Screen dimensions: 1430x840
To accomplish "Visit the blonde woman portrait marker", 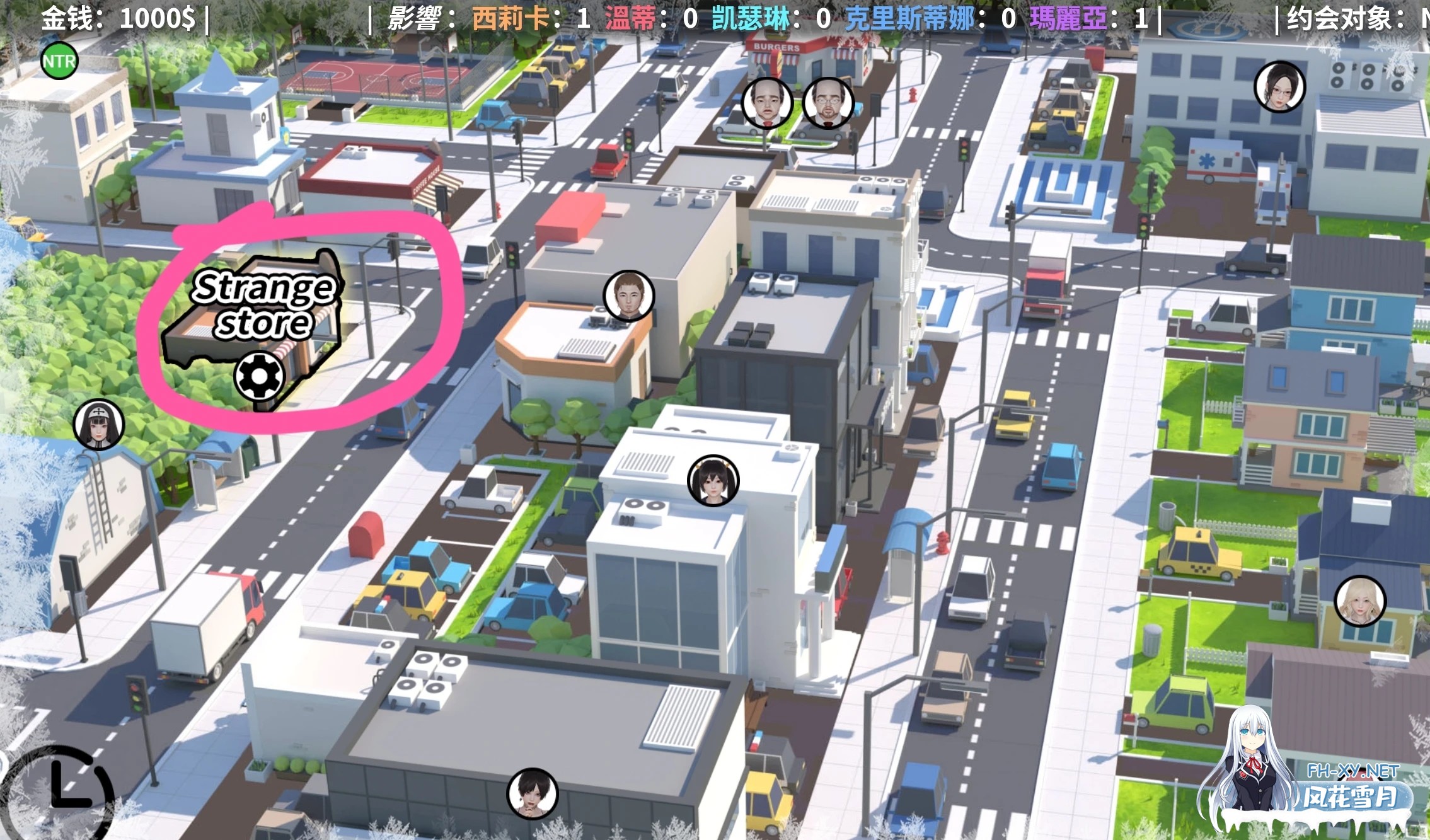I will pyautogui.click(x=1360, y=601).
